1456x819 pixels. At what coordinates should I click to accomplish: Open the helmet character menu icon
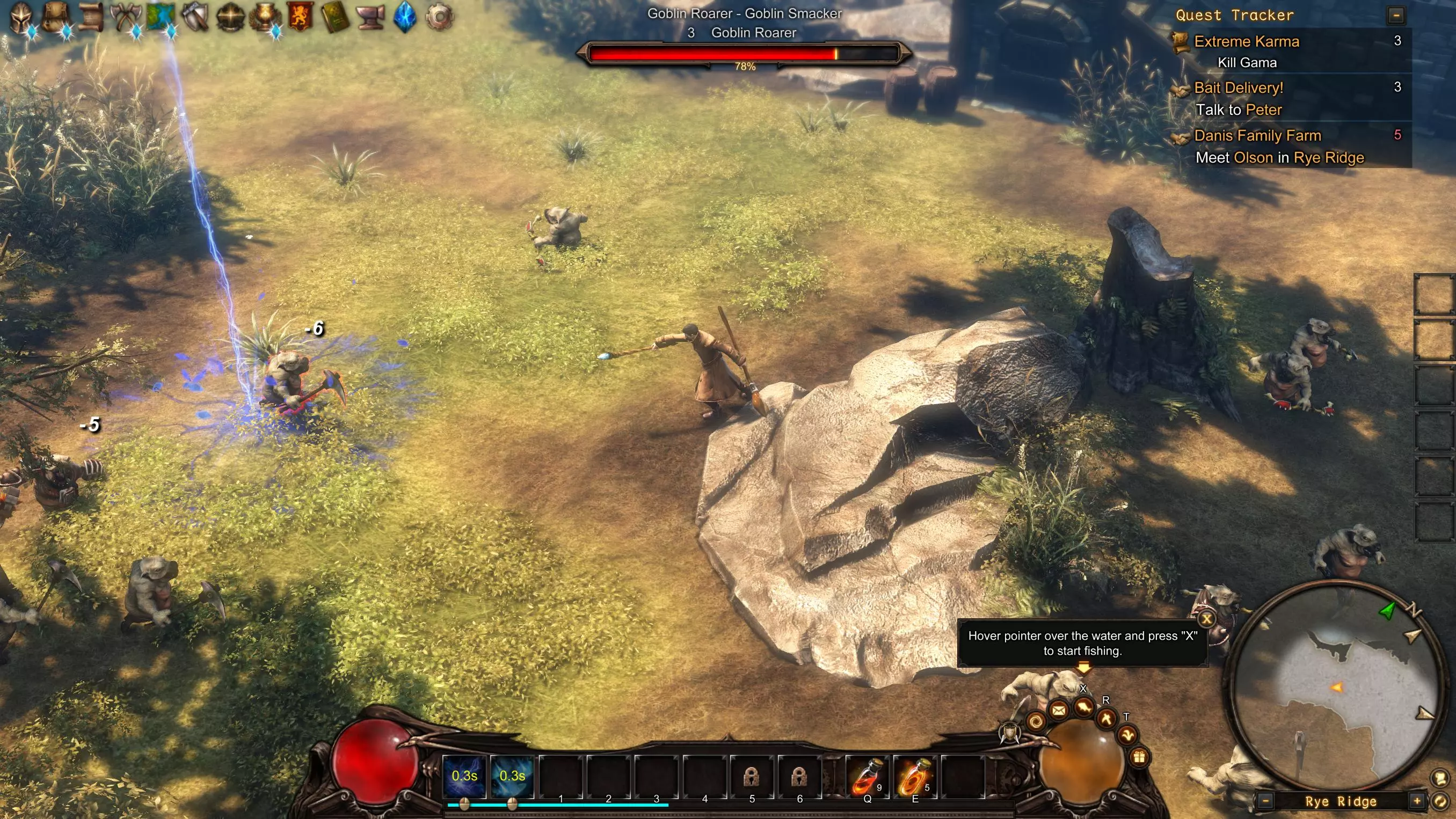[21, 17]
